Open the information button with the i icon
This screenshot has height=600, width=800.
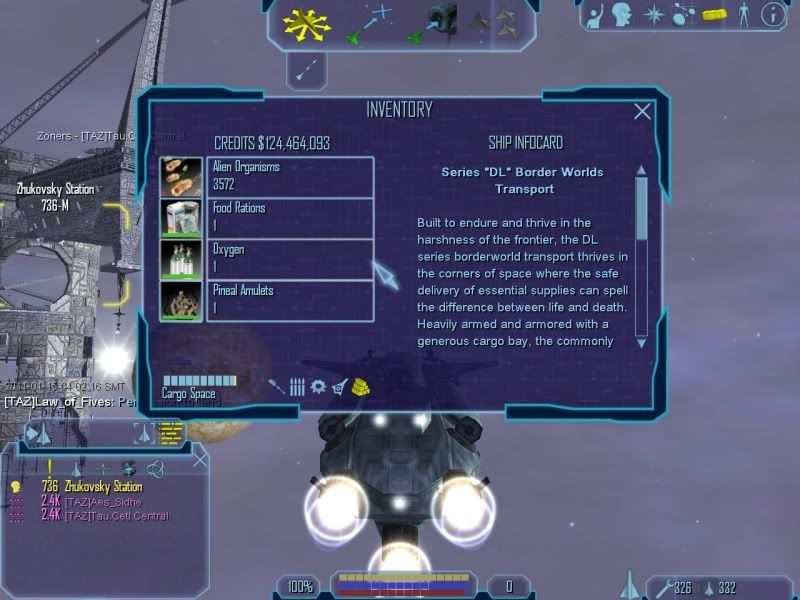pyautogui.click(x=772, y=14)
